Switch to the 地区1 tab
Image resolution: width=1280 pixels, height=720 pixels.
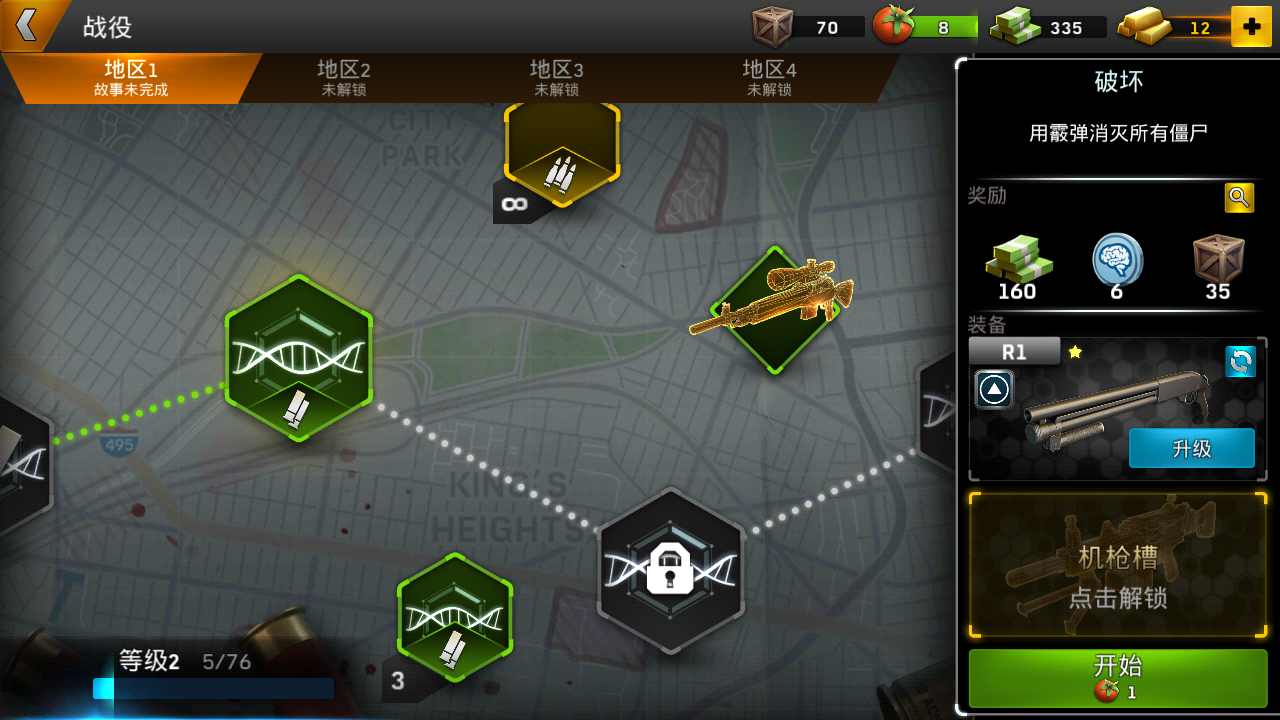pyautogui.click(x=130, y=78)
